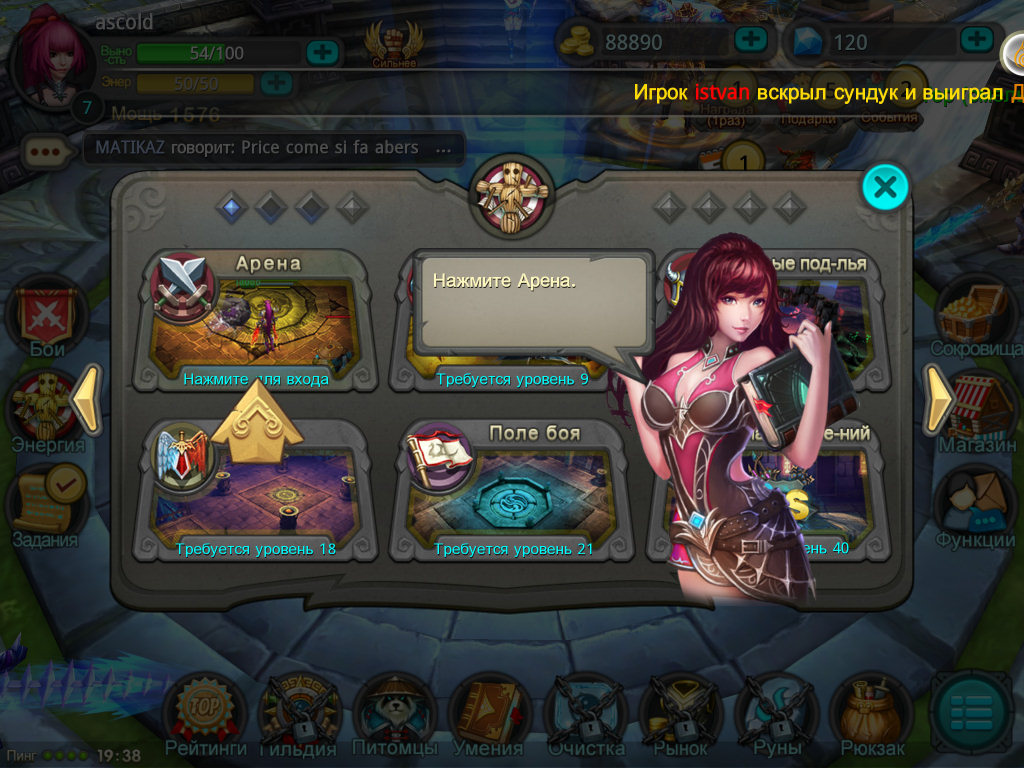Add diamonds with plus button
Screen dimensions: 1024x768
point(976,40)
